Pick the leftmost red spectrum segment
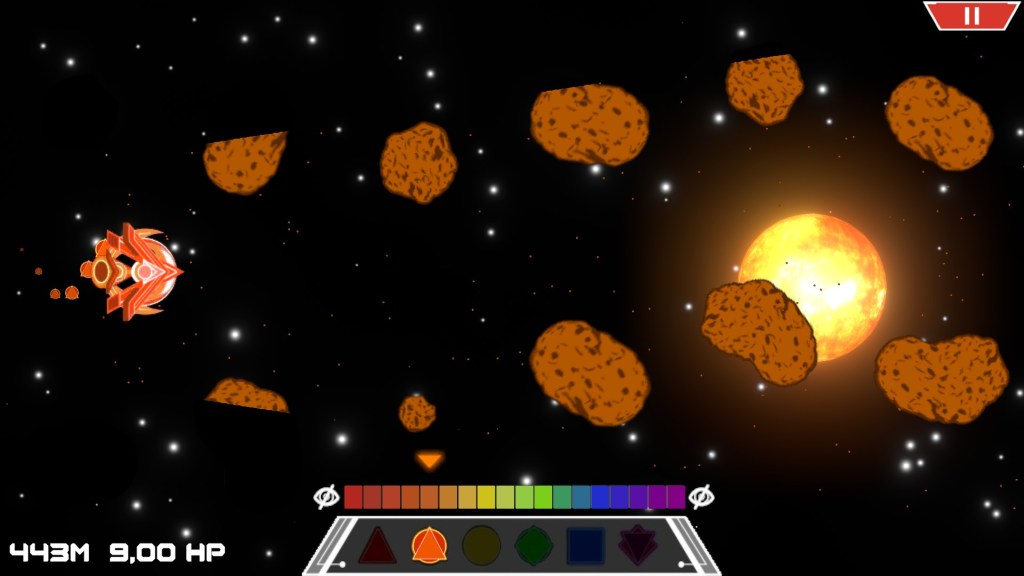Viewport: 1024px width, 576px height. pos(353,497)
